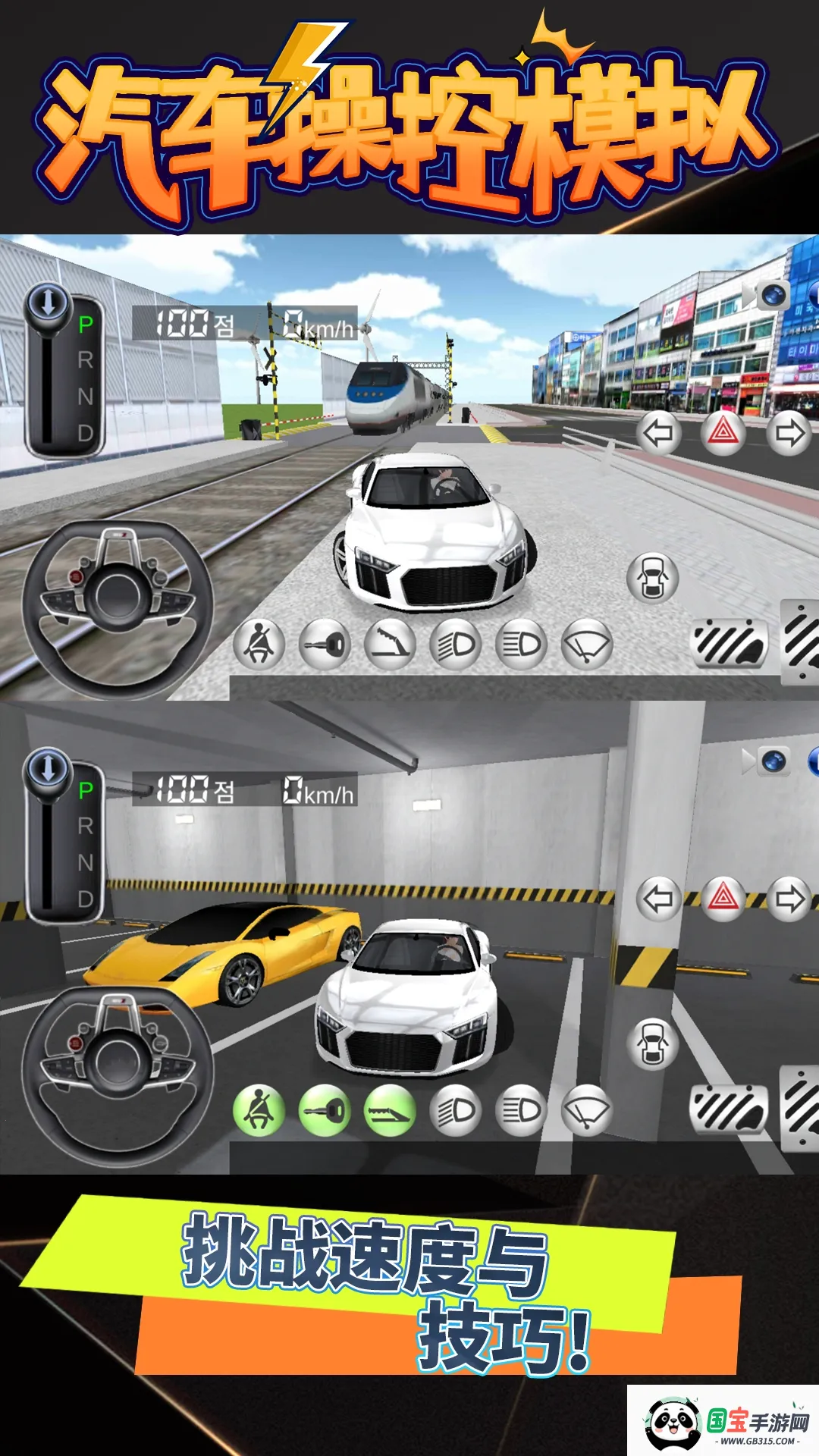Open car doors icon in the garage scene
Image resolution: width=819 pixels, height=1456 pixels.
tap(652, 1044)
